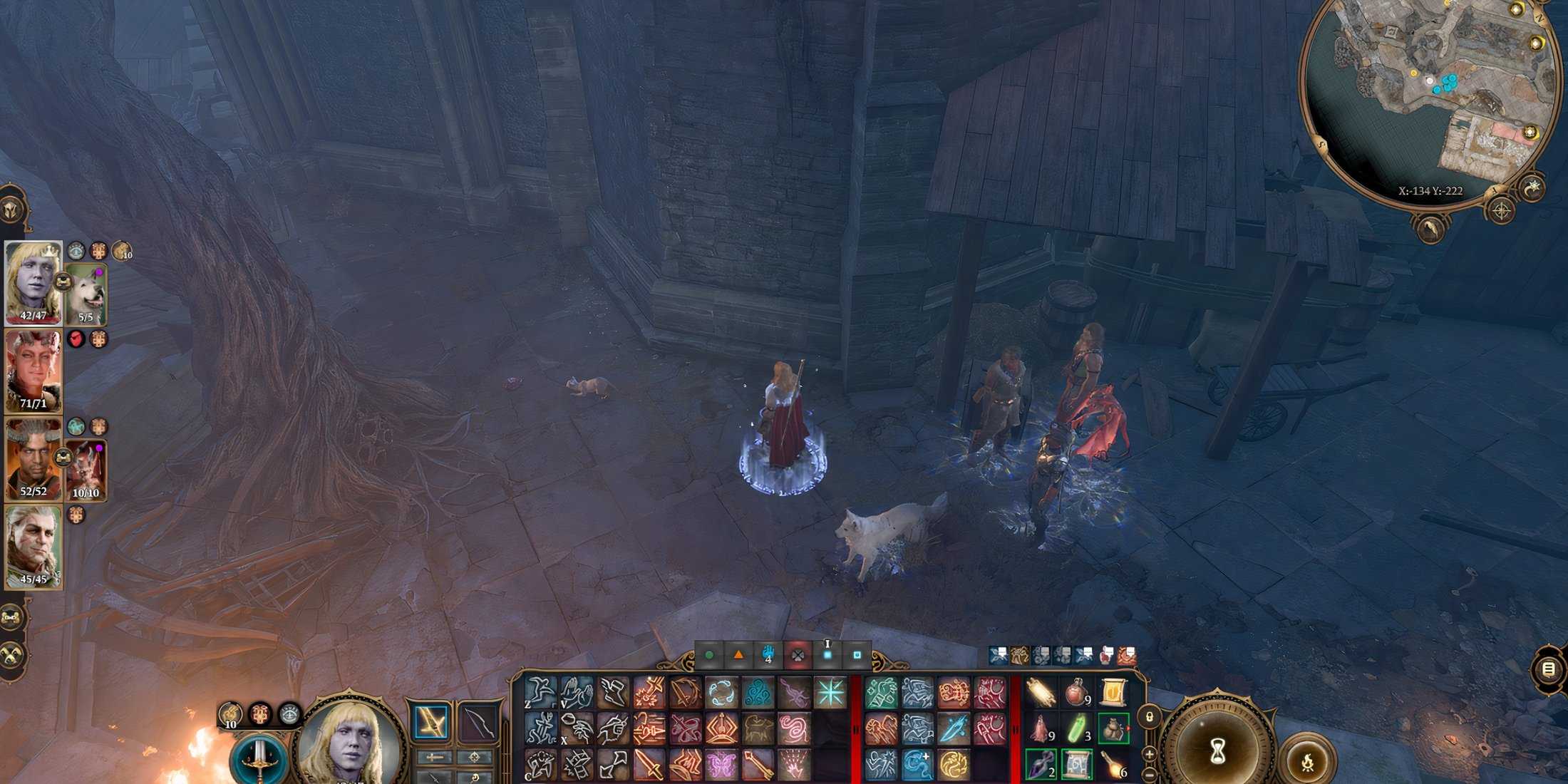The height and width of the screenshot is (784, 1568).
Task: Click the crescent moon and star button
Action: [x=1532, y=187]
